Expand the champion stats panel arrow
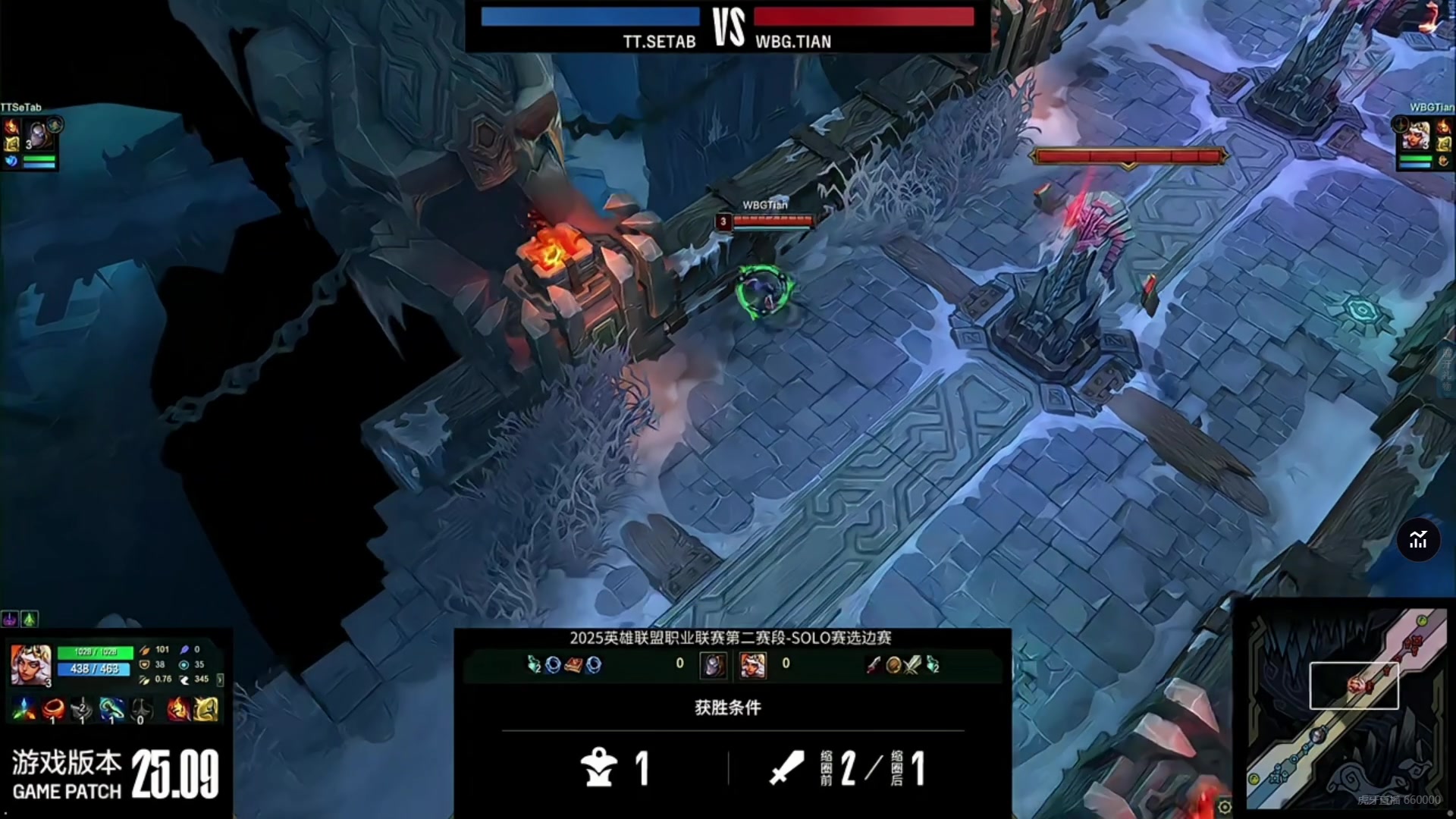The width and height of the screenshot is (1456, 819). [220, 679]
